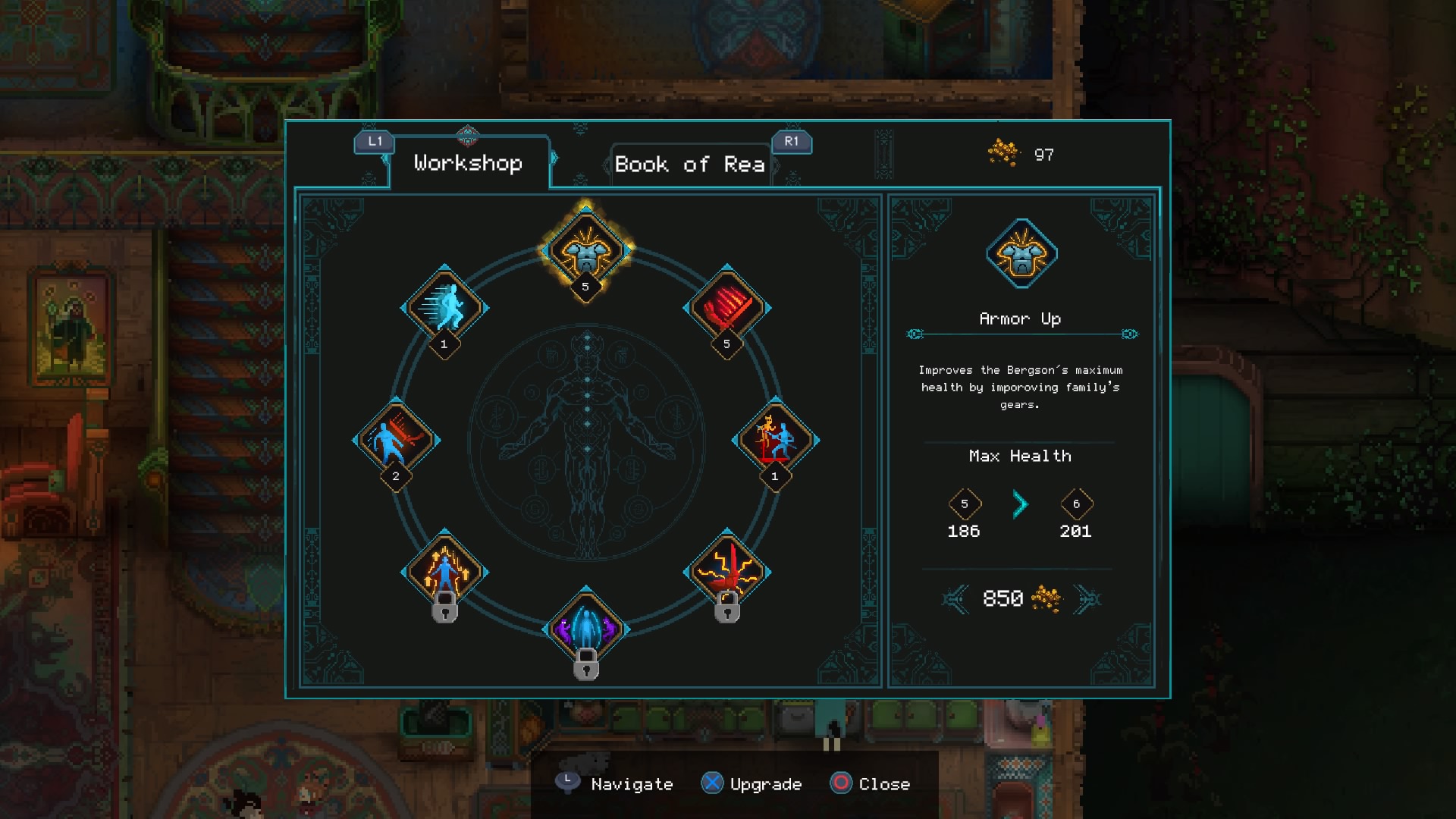Select the red claw attack upgrade at level 5

tap(726, 309)
